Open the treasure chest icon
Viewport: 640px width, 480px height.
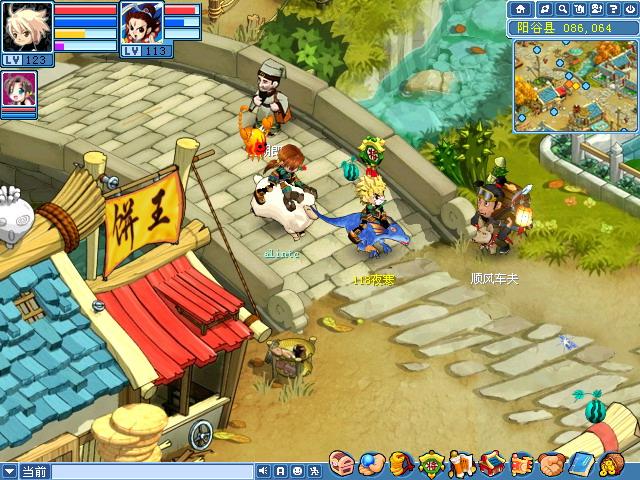pos(341,464)
